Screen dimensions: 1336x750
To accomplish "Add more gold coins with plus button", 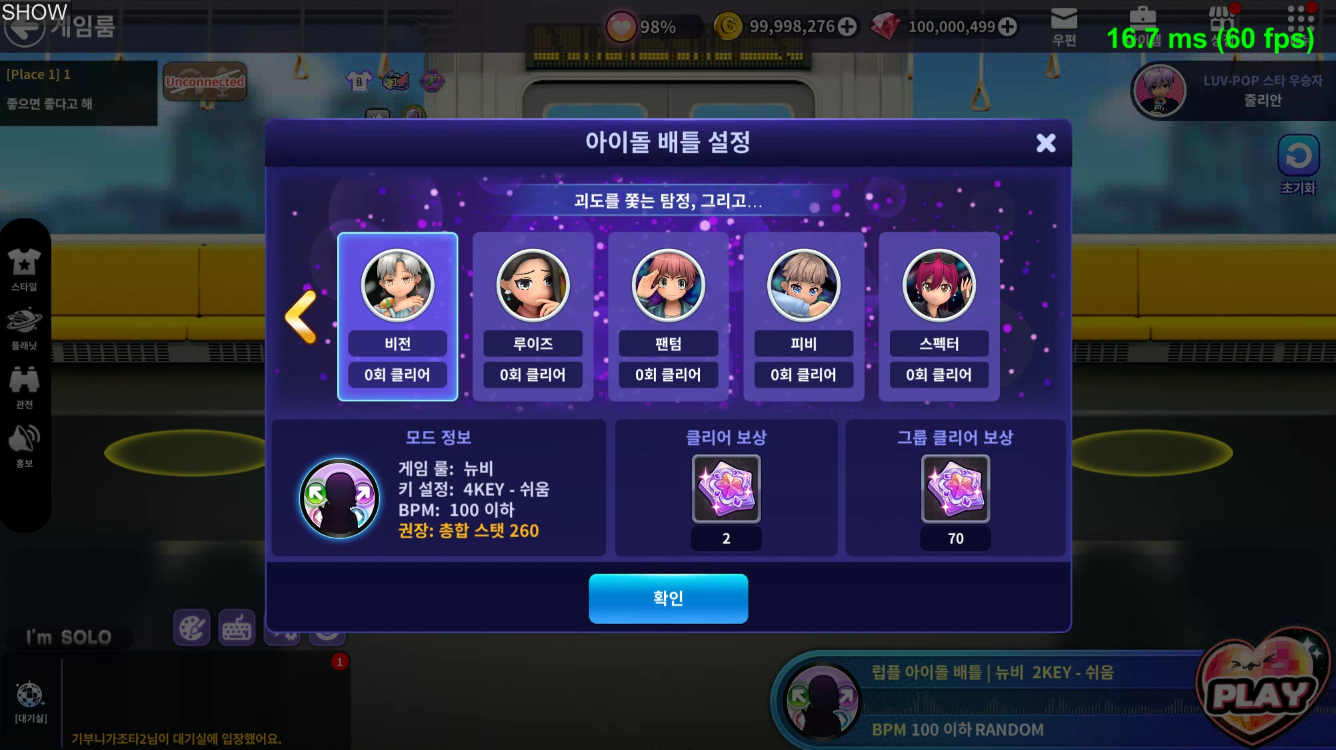I will [847, 27].
